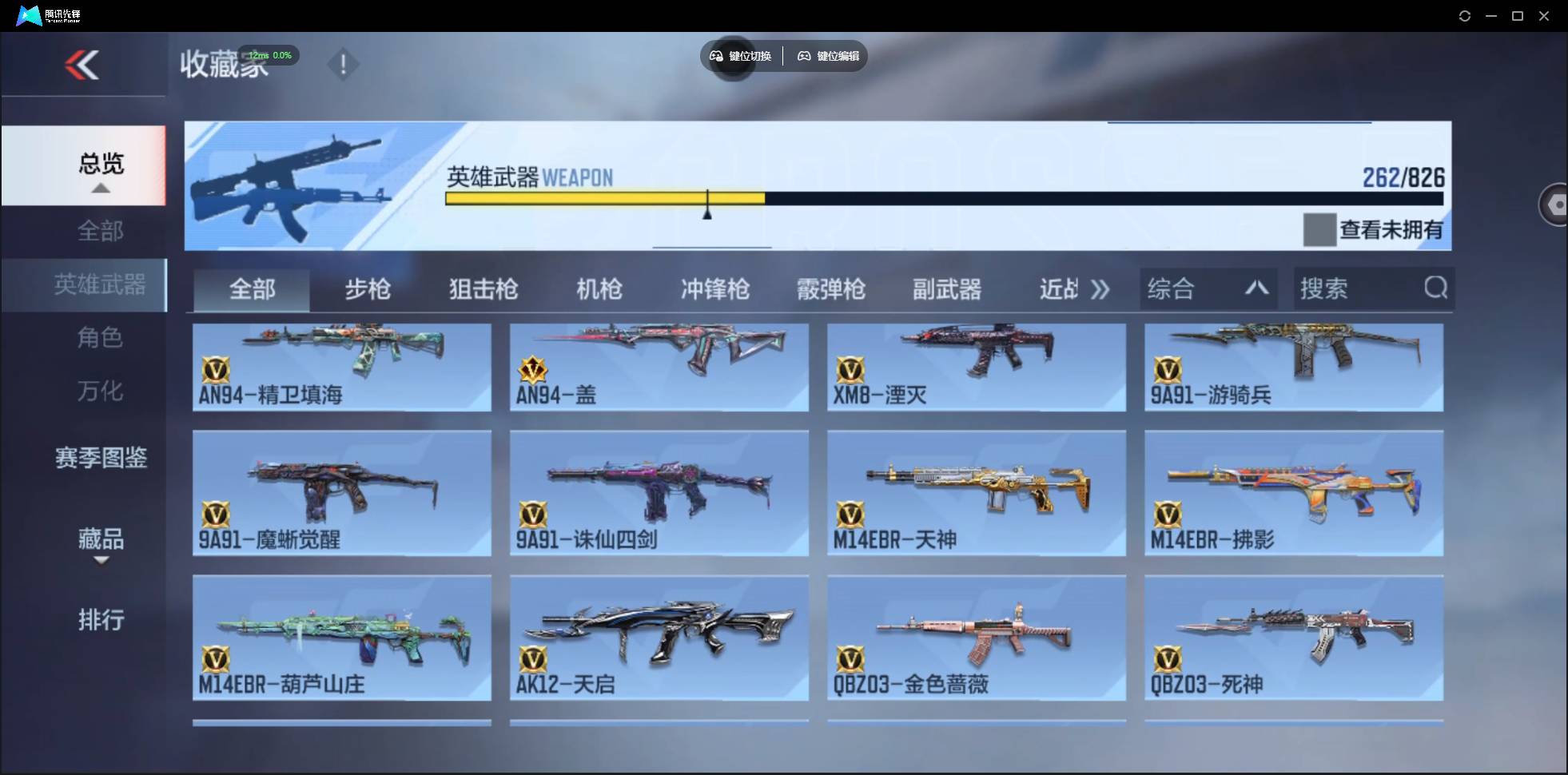Switch to the 狙击枪 sniper tab
This screenshot has width=1568, height=775.
click(483, 289)
